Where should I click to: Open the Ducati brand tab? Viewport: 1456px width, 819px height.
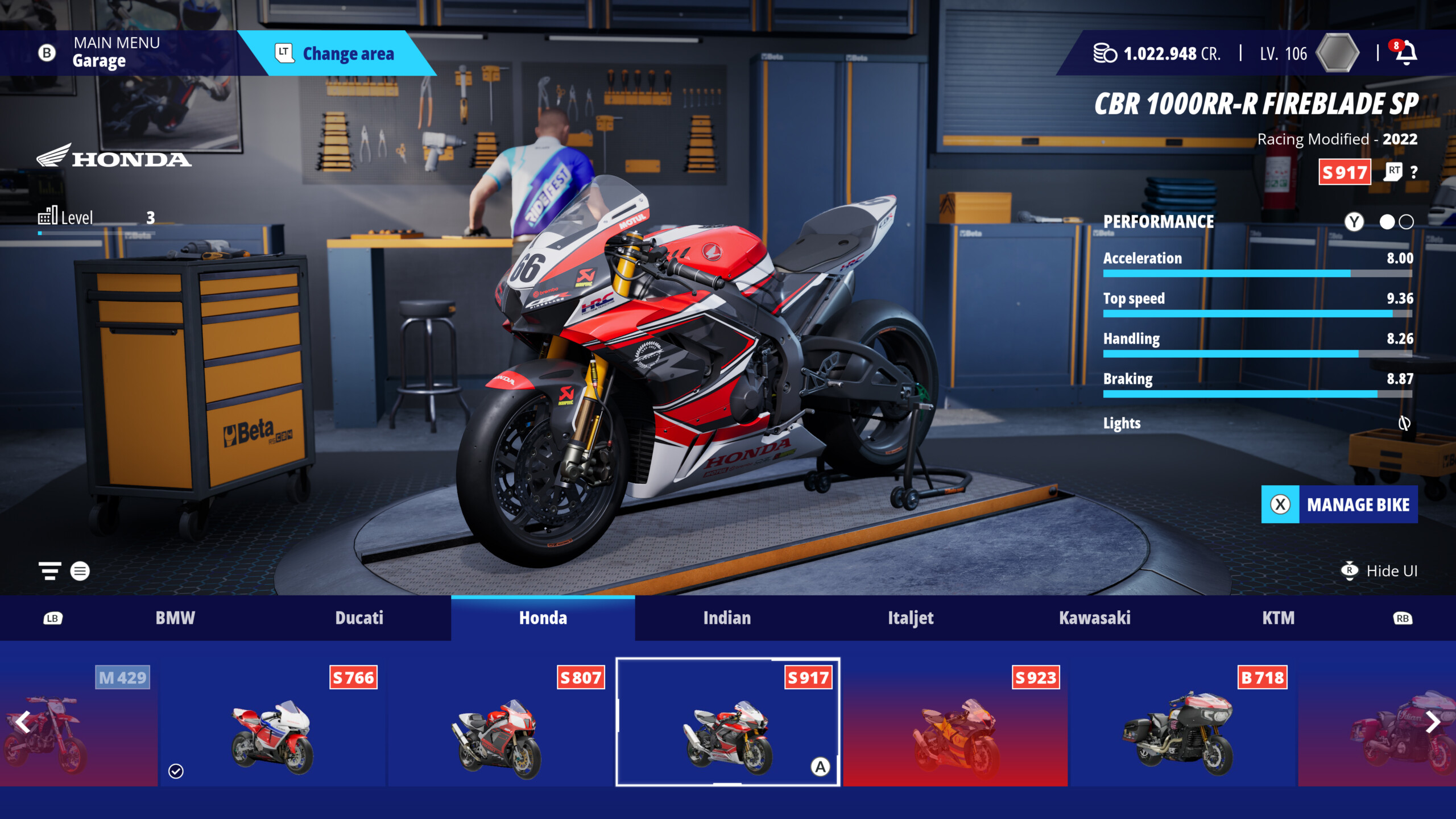359,618
